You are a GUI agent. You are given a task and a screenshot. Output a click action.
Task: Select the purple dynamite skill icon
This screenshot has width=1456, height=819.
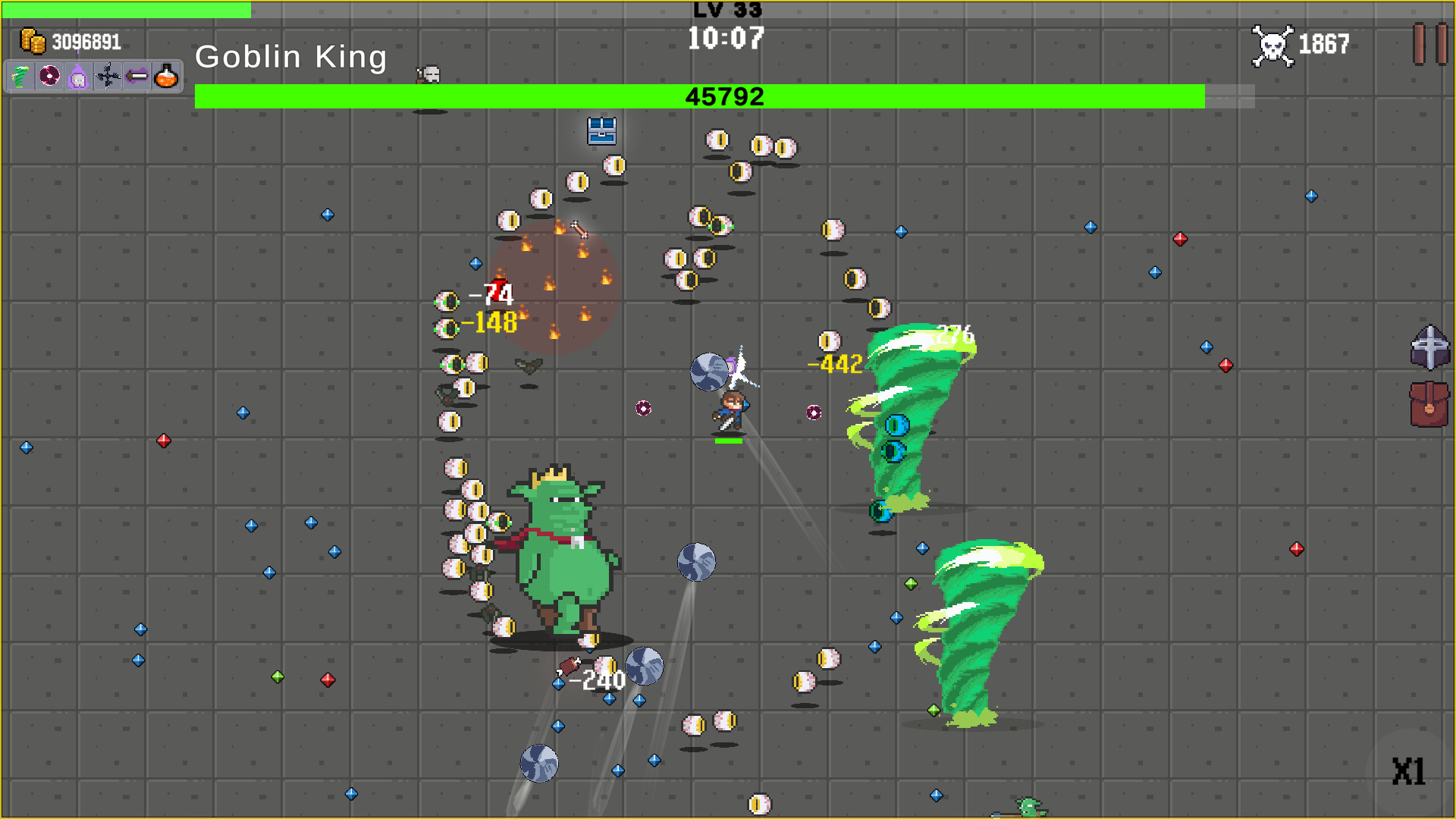[136, 76]
